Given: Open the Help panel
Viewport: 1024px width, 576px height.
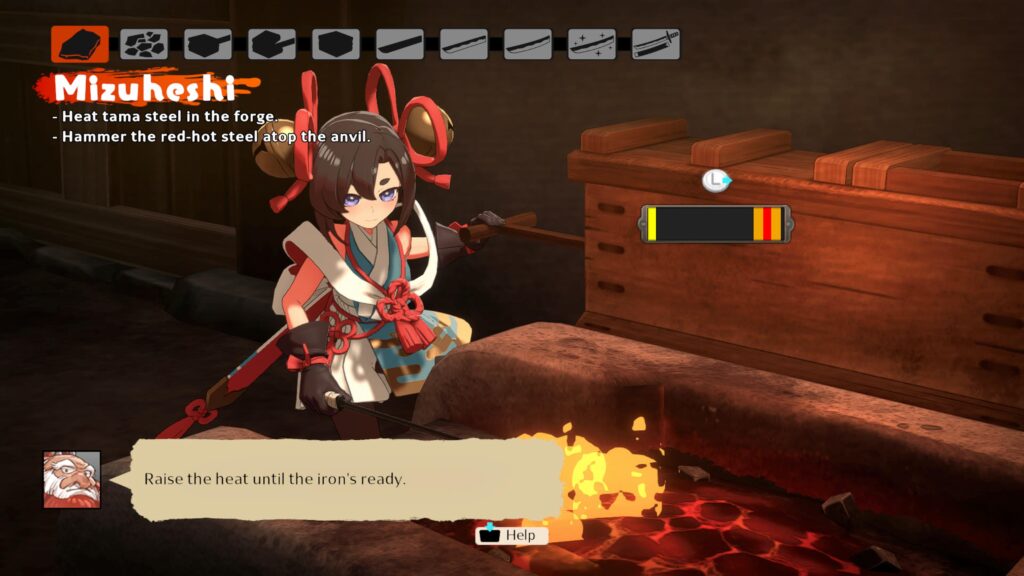Looking at the screenshot, I should (512, 535).
